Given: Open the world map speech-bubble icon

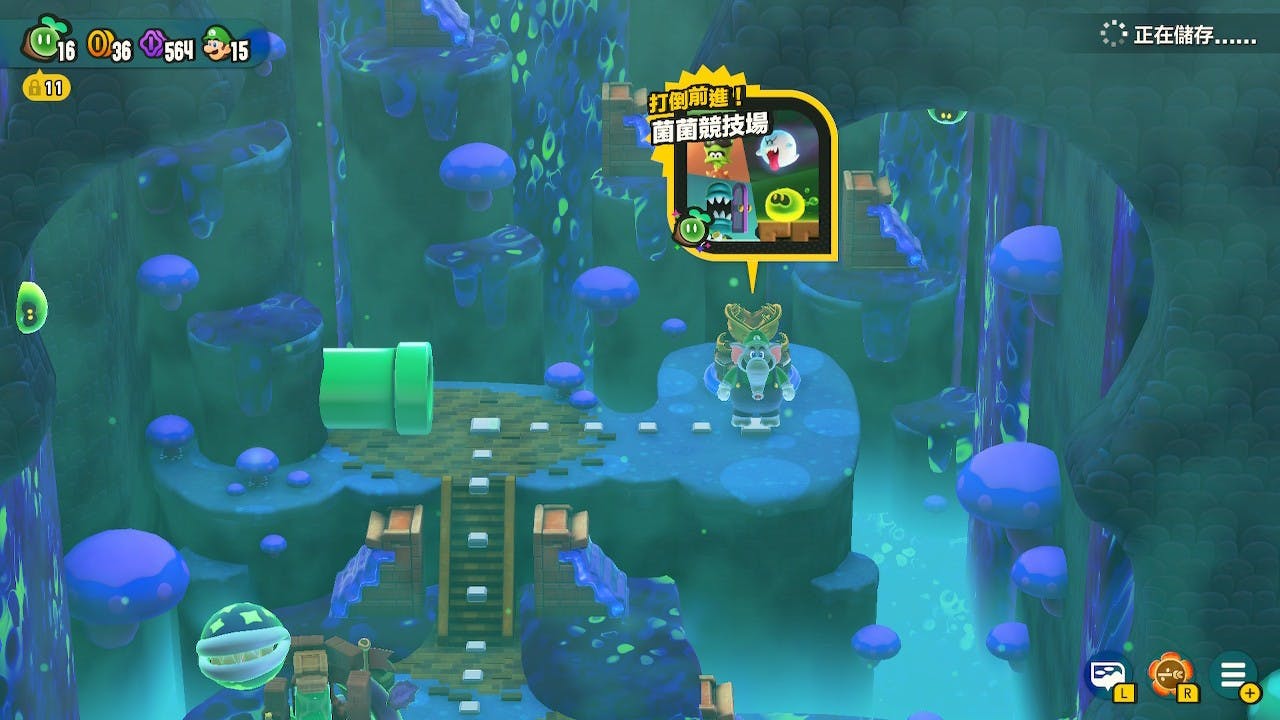Looking at the screenshot, I should [1108, 676].
